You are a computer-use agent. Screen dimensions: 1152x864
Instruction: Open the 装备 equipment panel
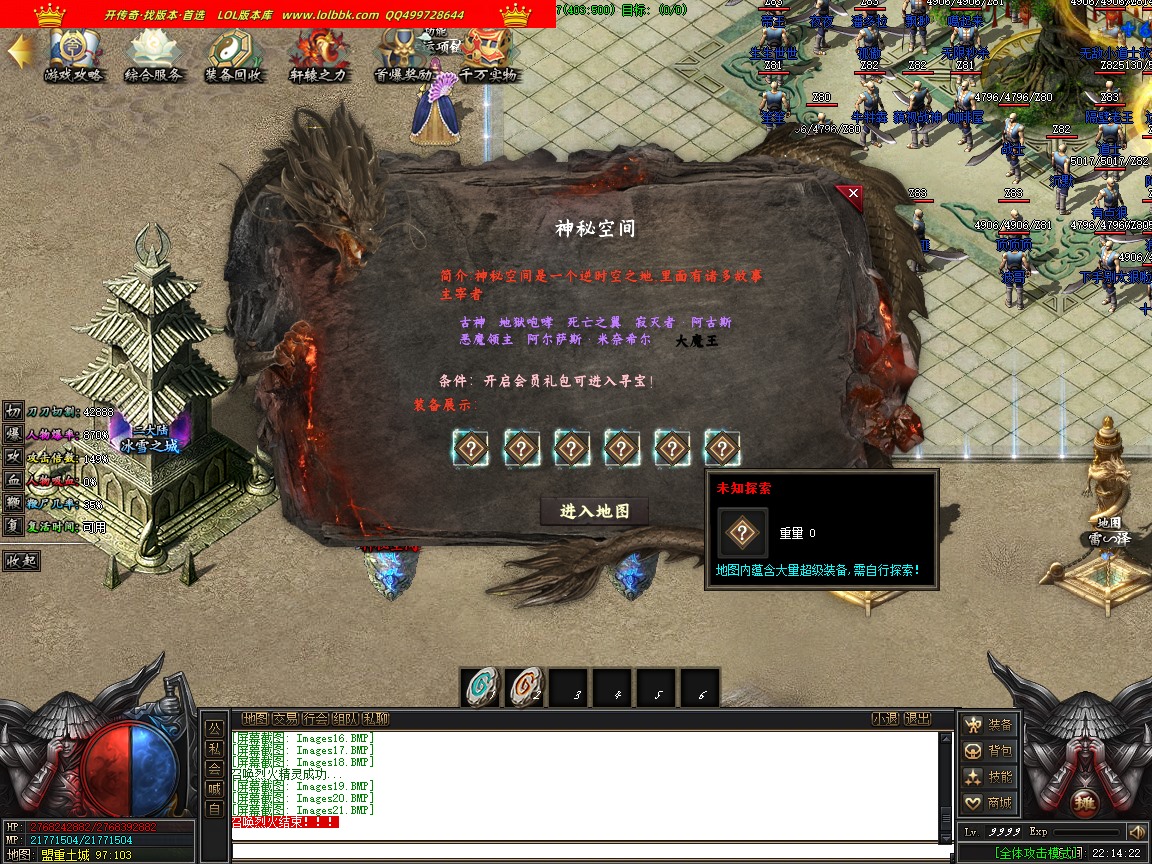click(988, 725)
